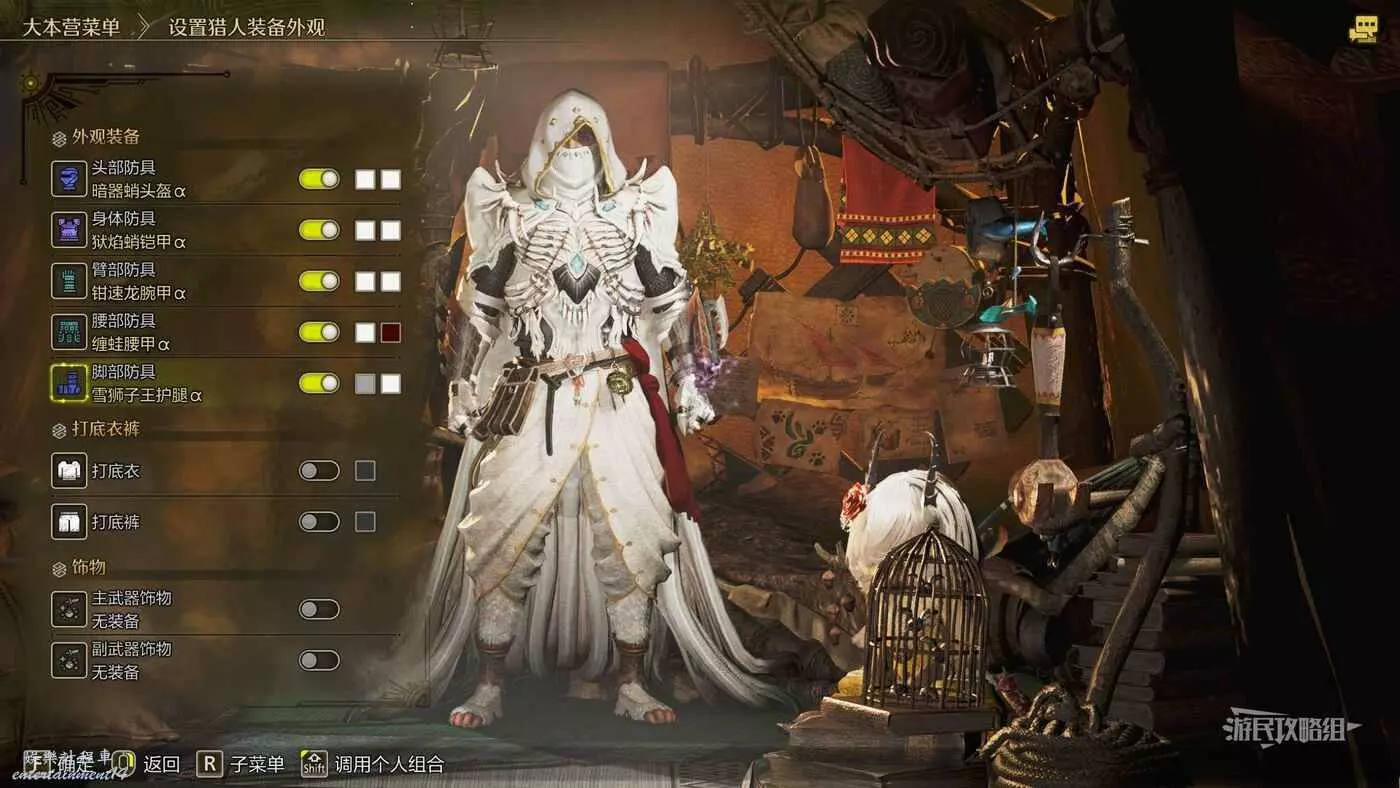Image resolution: width=1400 pixels, height=788 pixels.
Task: Turn on the 主武器饰物 main weapon charm toggle
Action: coord(319,609)
